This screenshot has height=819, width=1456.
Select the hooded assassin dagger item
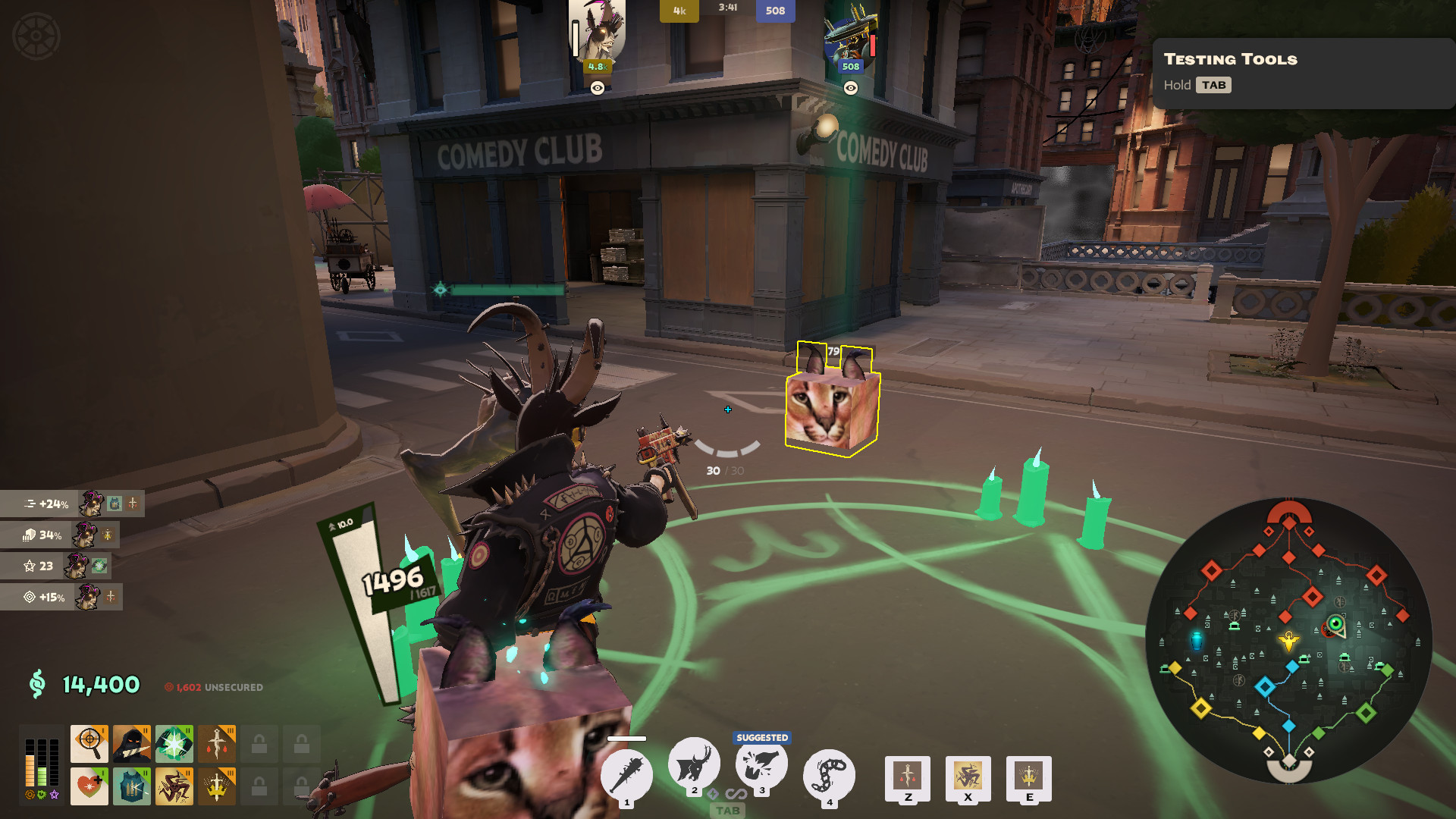[131, 743]
